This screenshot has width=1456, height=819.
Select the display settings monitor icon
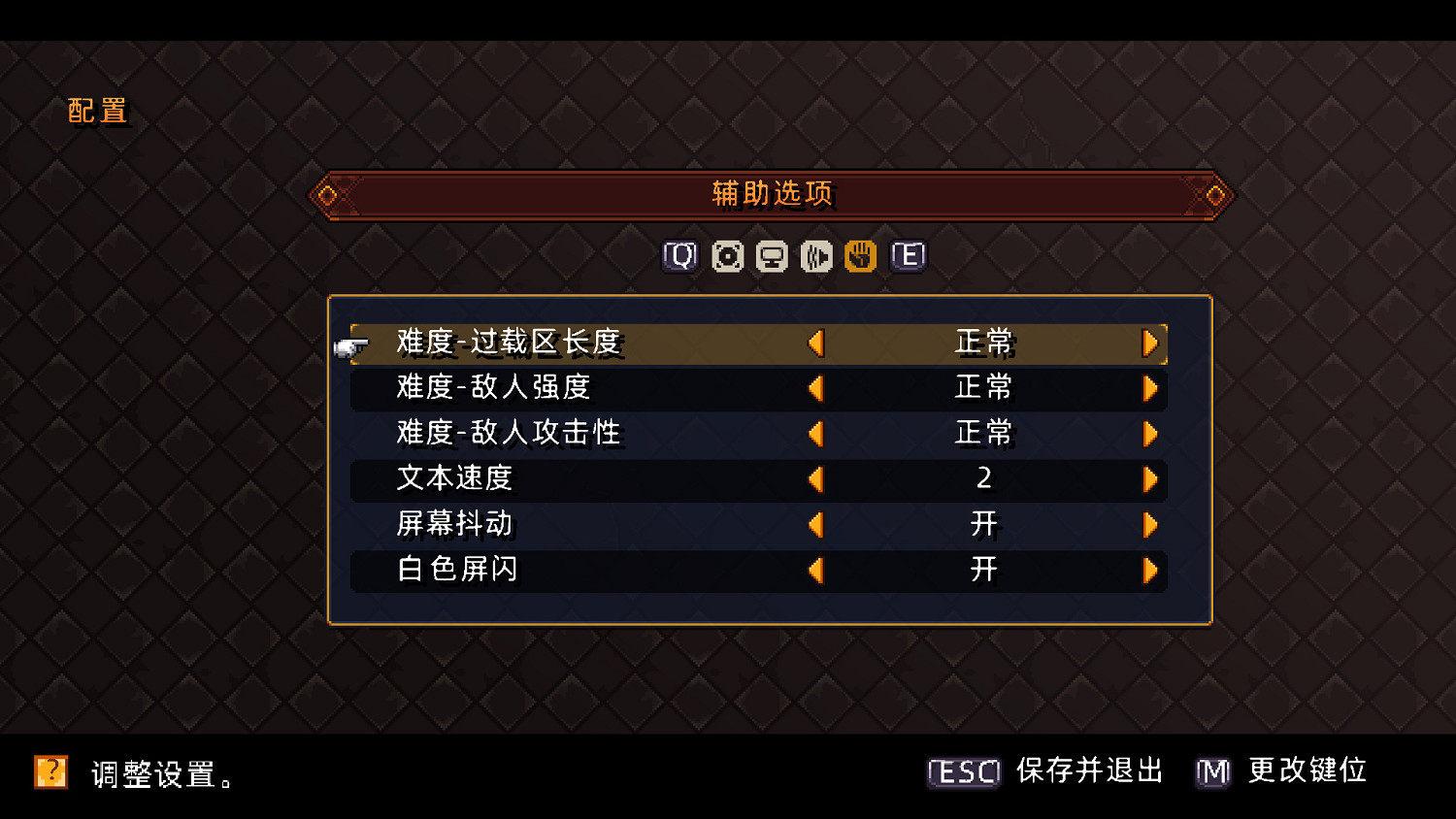coord(770,256)
